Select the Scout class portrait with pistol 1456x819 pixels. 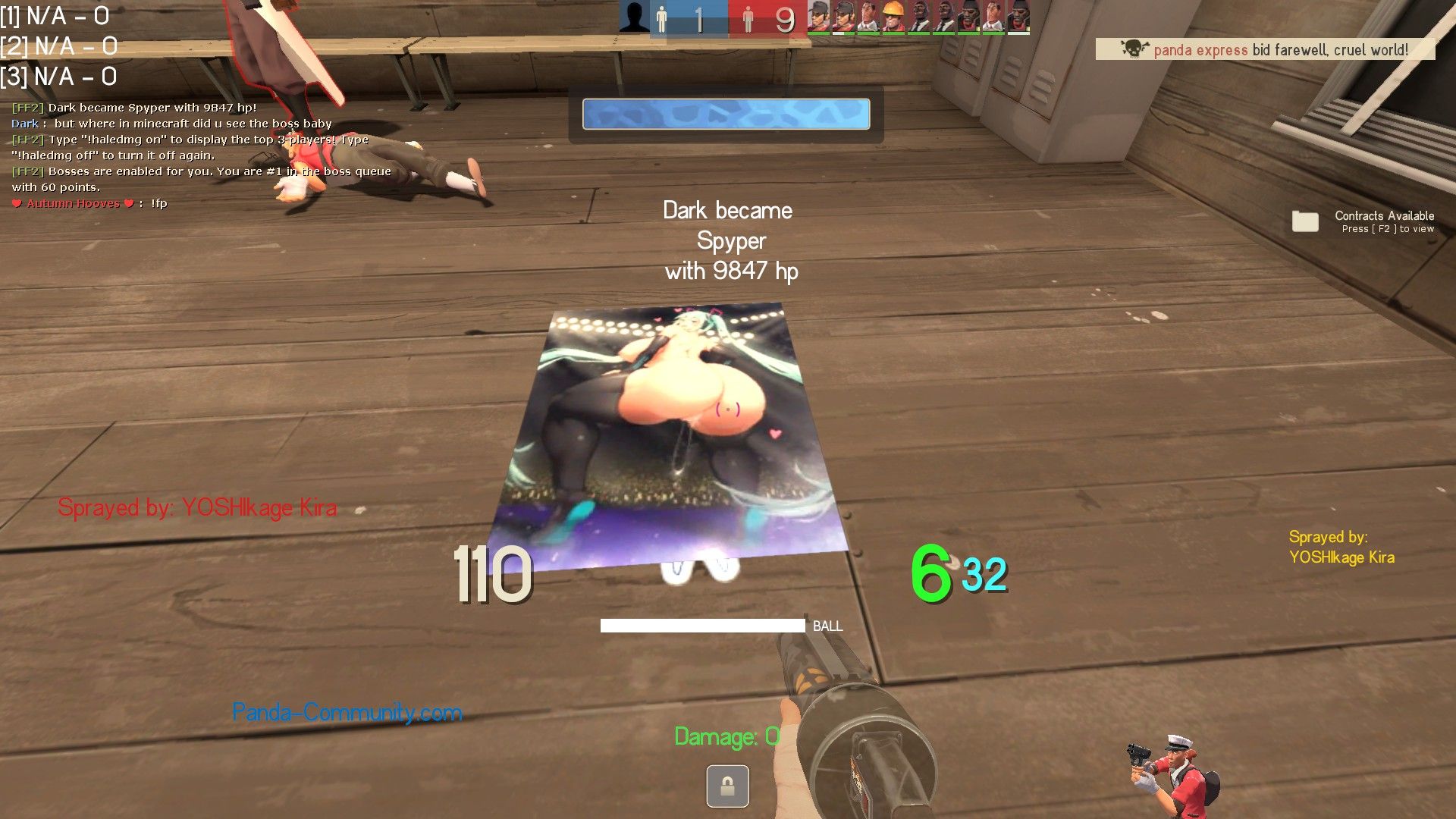[1173, 775]
